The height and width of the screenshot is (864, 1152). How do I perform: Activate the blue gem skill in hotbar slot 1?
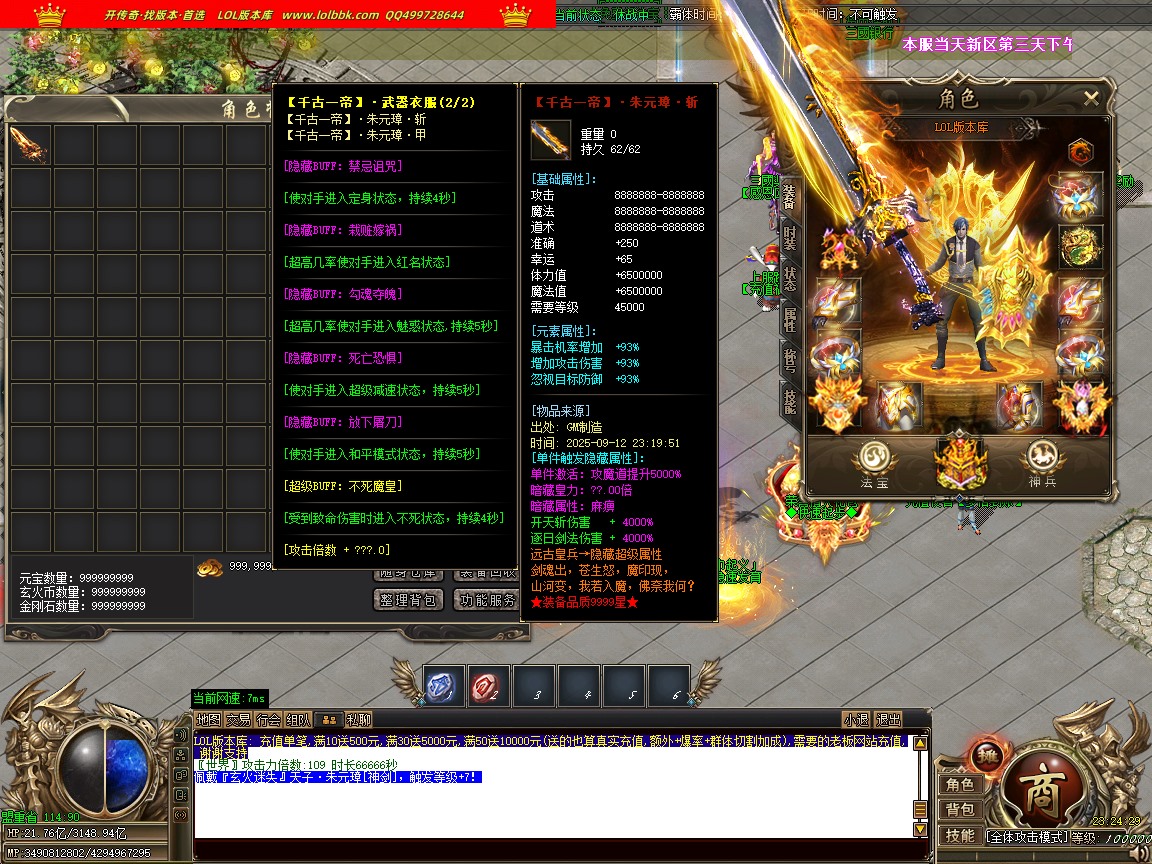[443, 687]
